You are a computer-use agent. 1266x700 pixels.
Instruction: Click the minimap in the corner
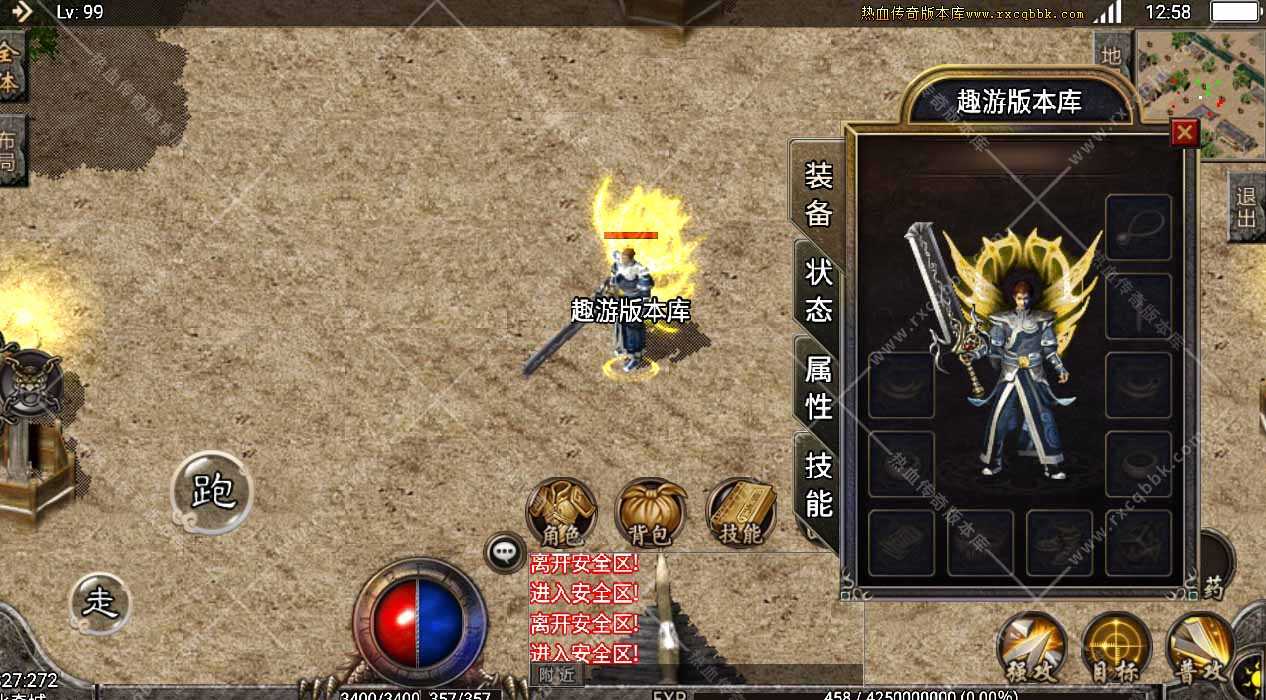click(1201, 93)
